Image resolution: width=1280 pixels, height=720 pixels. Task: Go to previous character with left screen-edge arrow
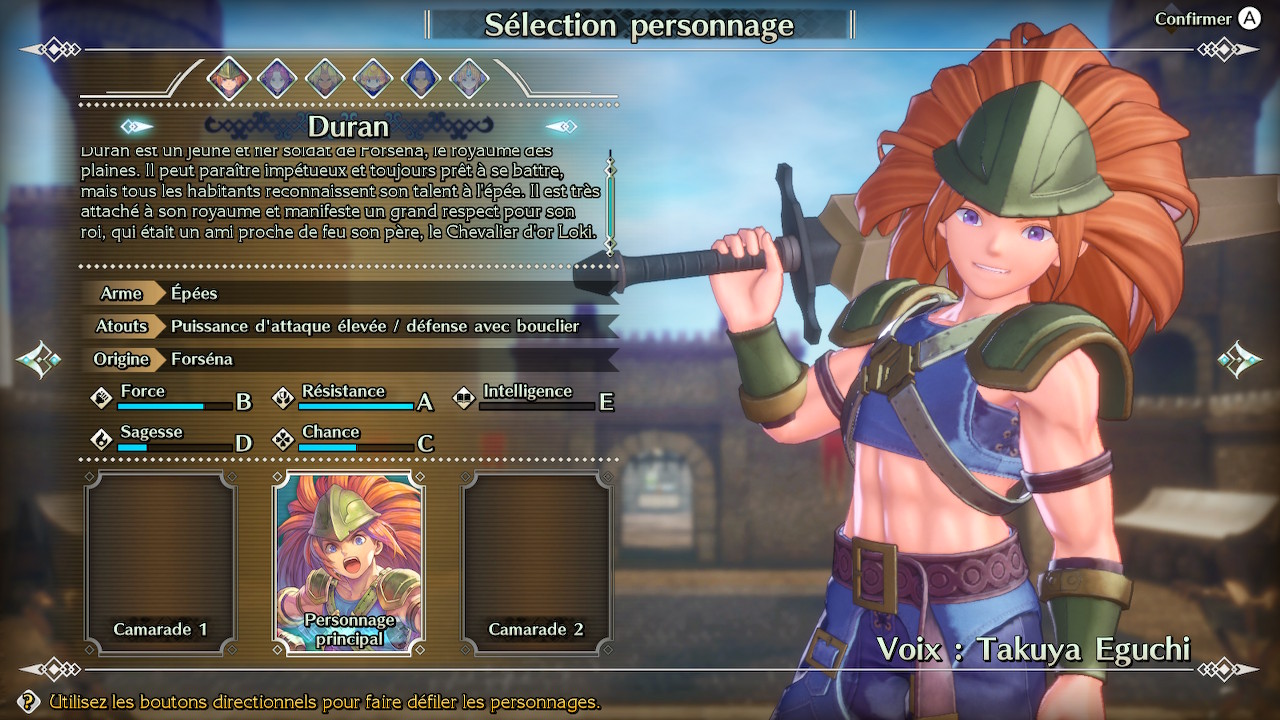pos(40,357)
